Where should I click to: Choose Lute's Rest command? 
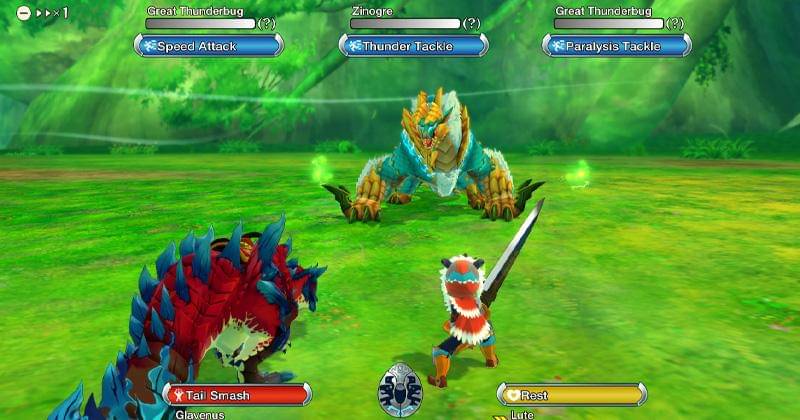pos(570,395)
